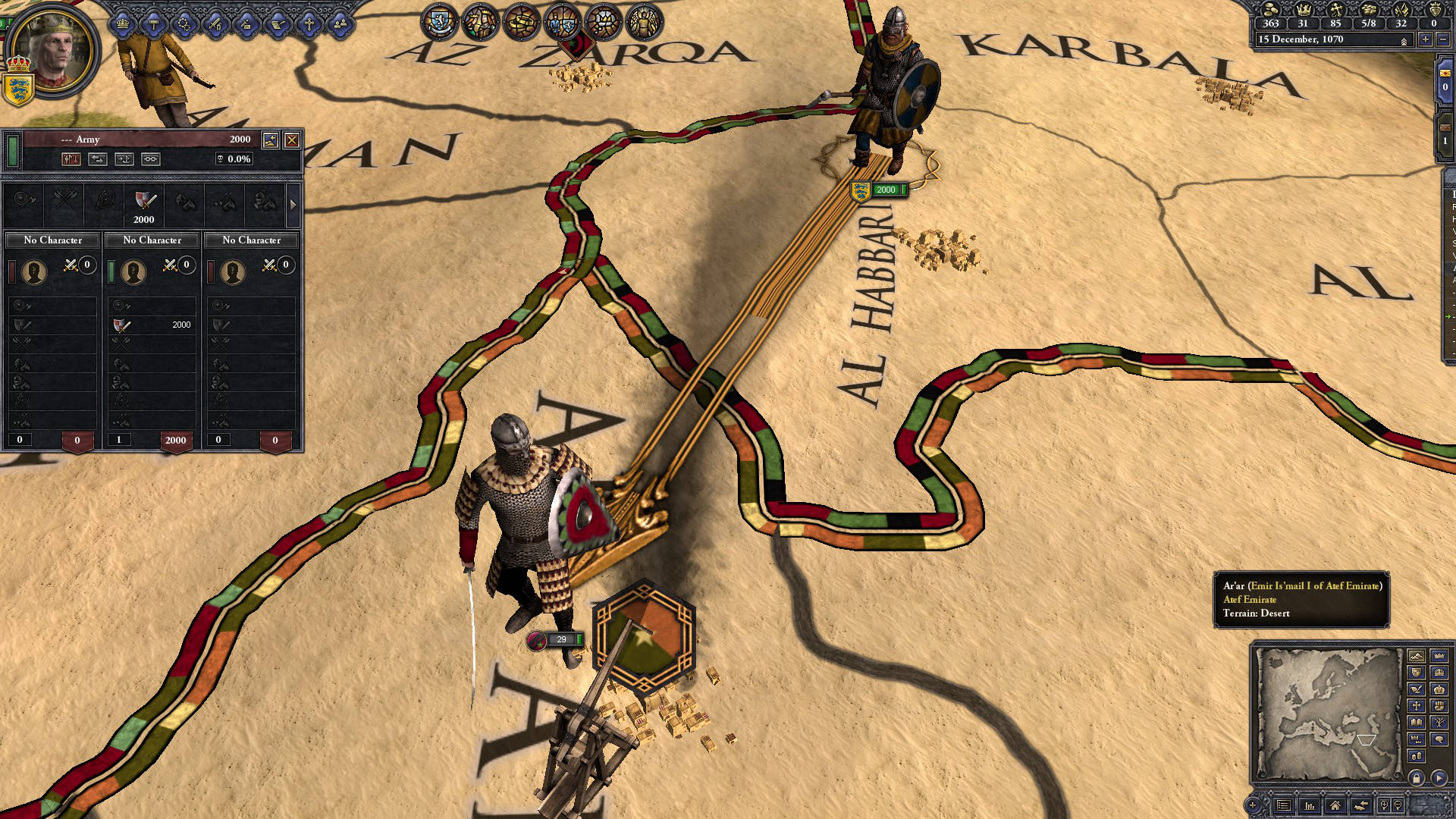
Task: Open the ruler portrait character view
Action: [x=52, y=52]
